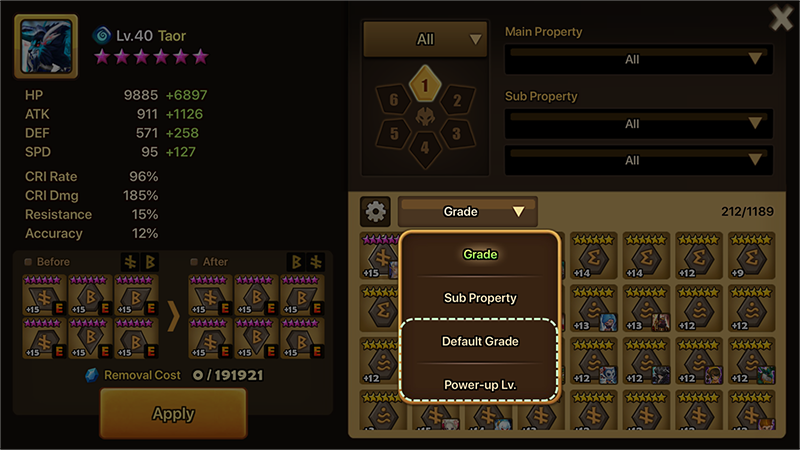This screenshot has width=800, height=450.
Task: Open the Main Property filter dropdown
Action: click(638, 59)
